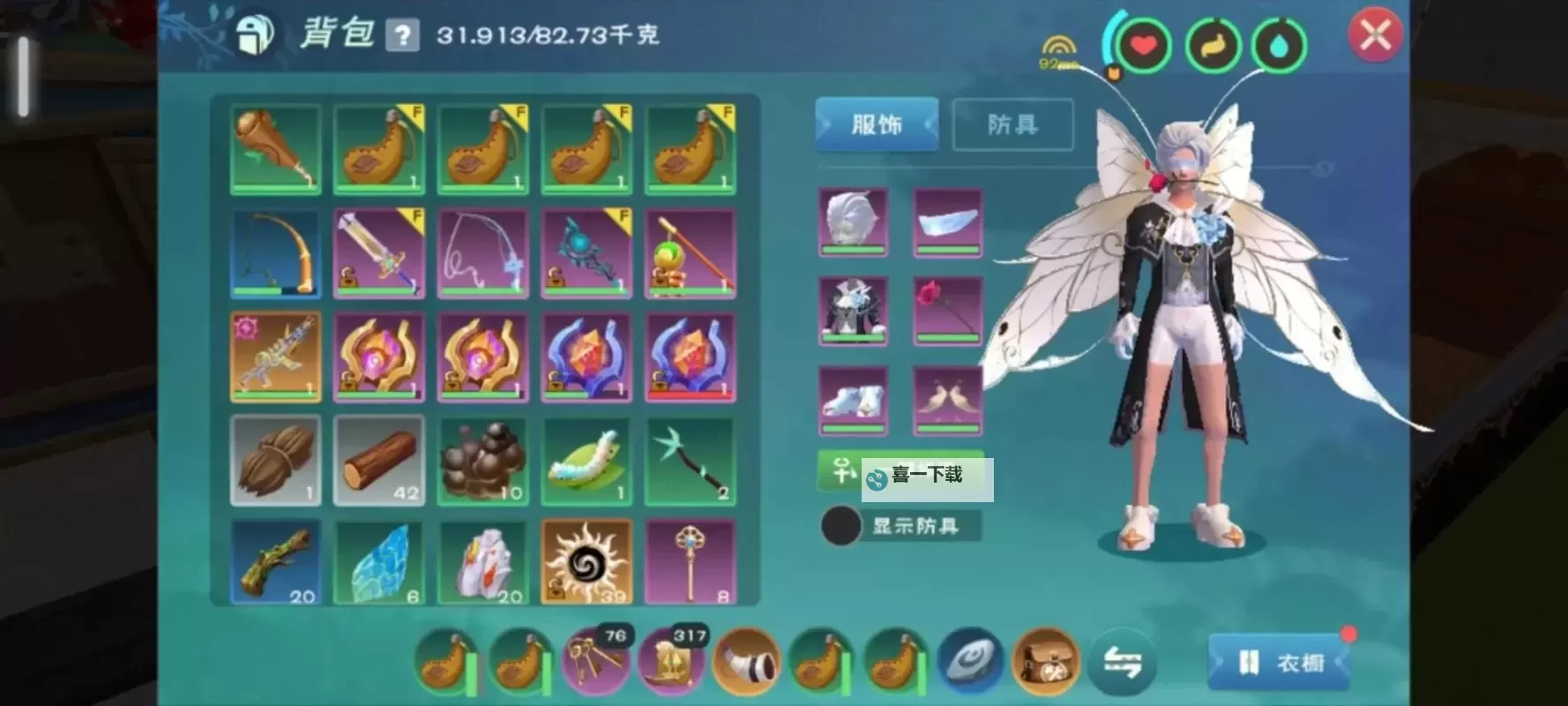1568x706 pixels.
Task: Select the 服饰 tab
Action: tap(876, 124)
